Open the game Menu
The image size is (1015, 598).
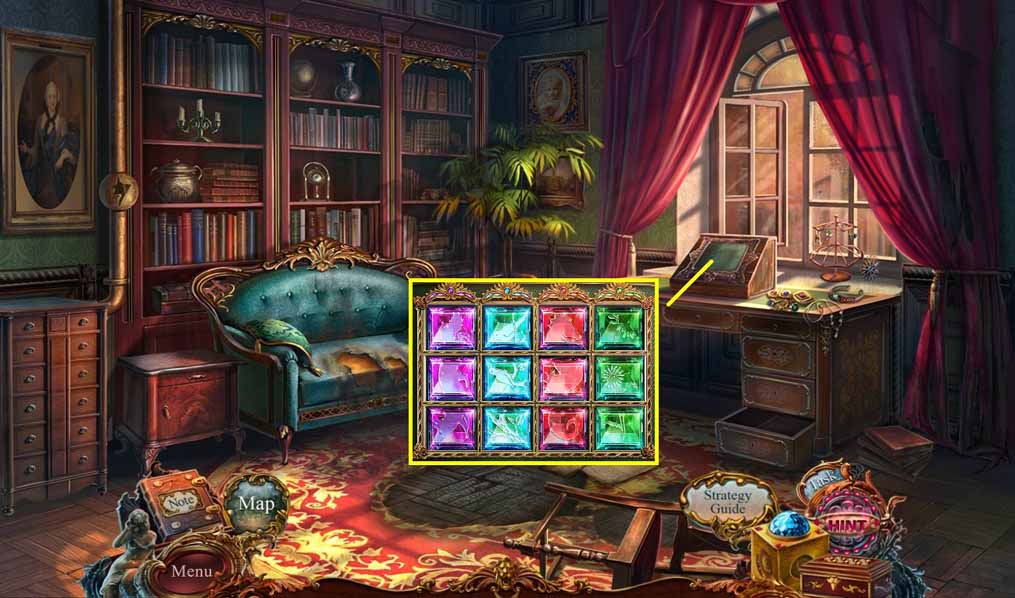(190, 571)
